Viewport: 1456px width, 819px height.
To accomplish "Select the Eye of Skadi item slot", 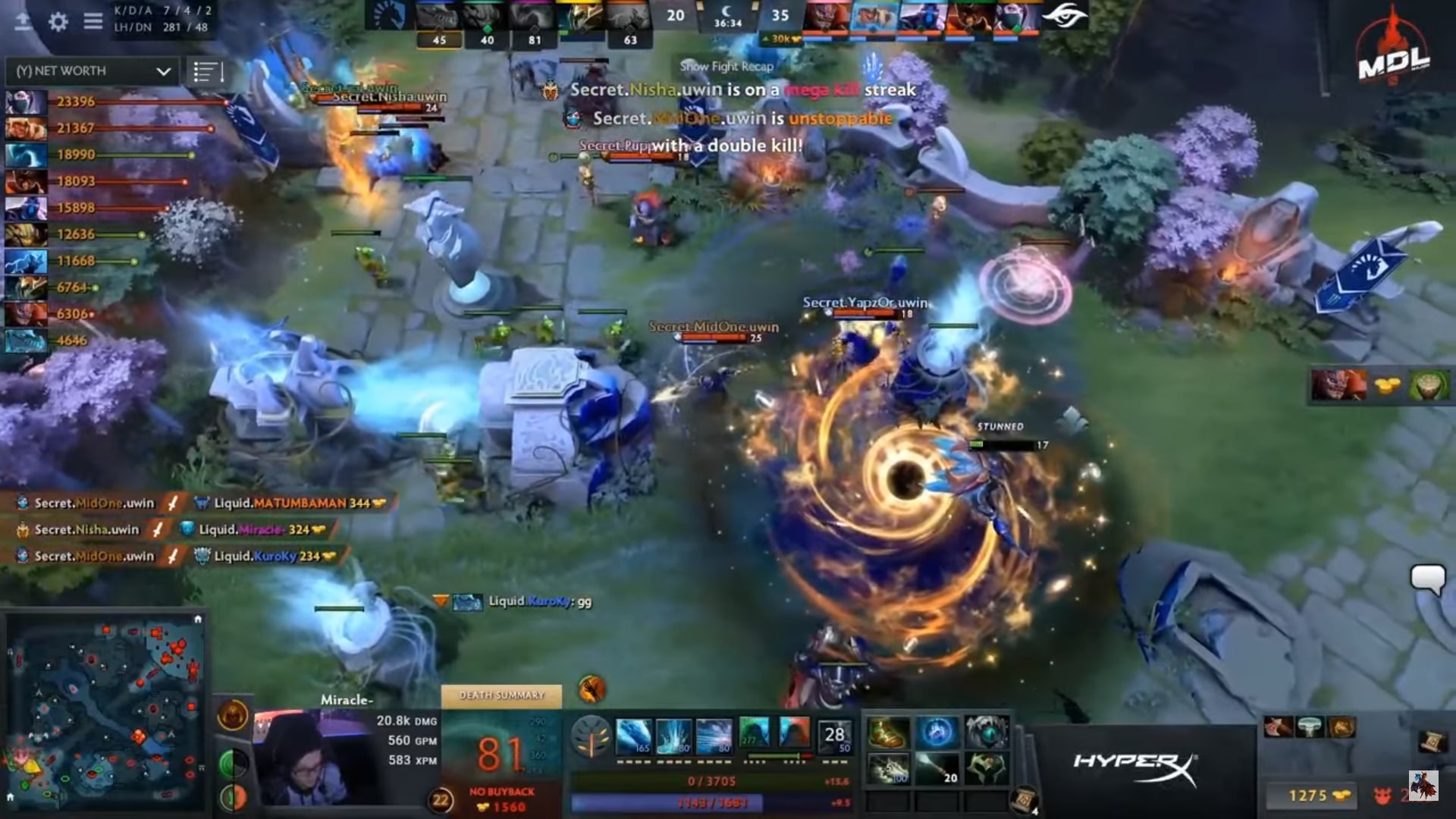I will tap(986, 733).
